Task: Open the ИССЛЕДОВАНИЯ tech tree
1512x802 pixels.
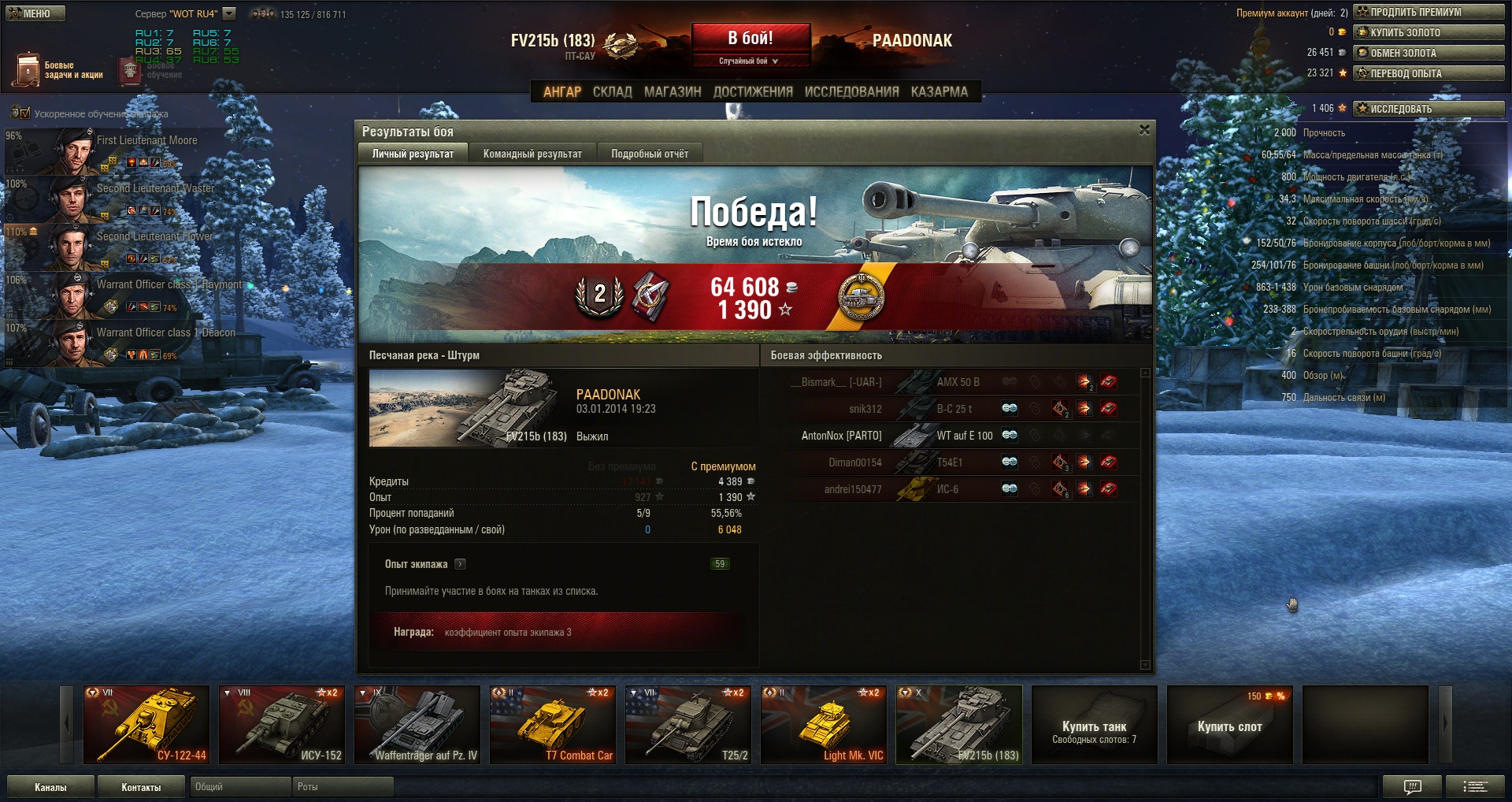Action: [x=851, y=91]
